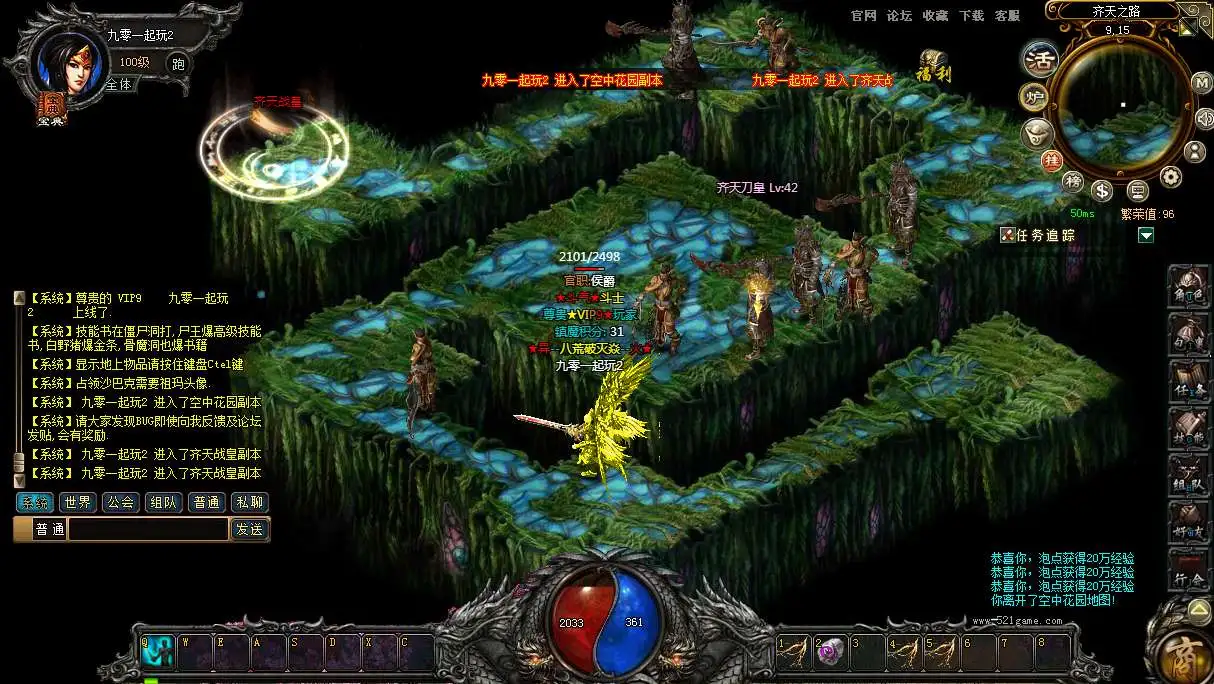Switch chat to the 世界 world tab
Image resolution: width=1214 pixels, height=684 pixels.
78,502
